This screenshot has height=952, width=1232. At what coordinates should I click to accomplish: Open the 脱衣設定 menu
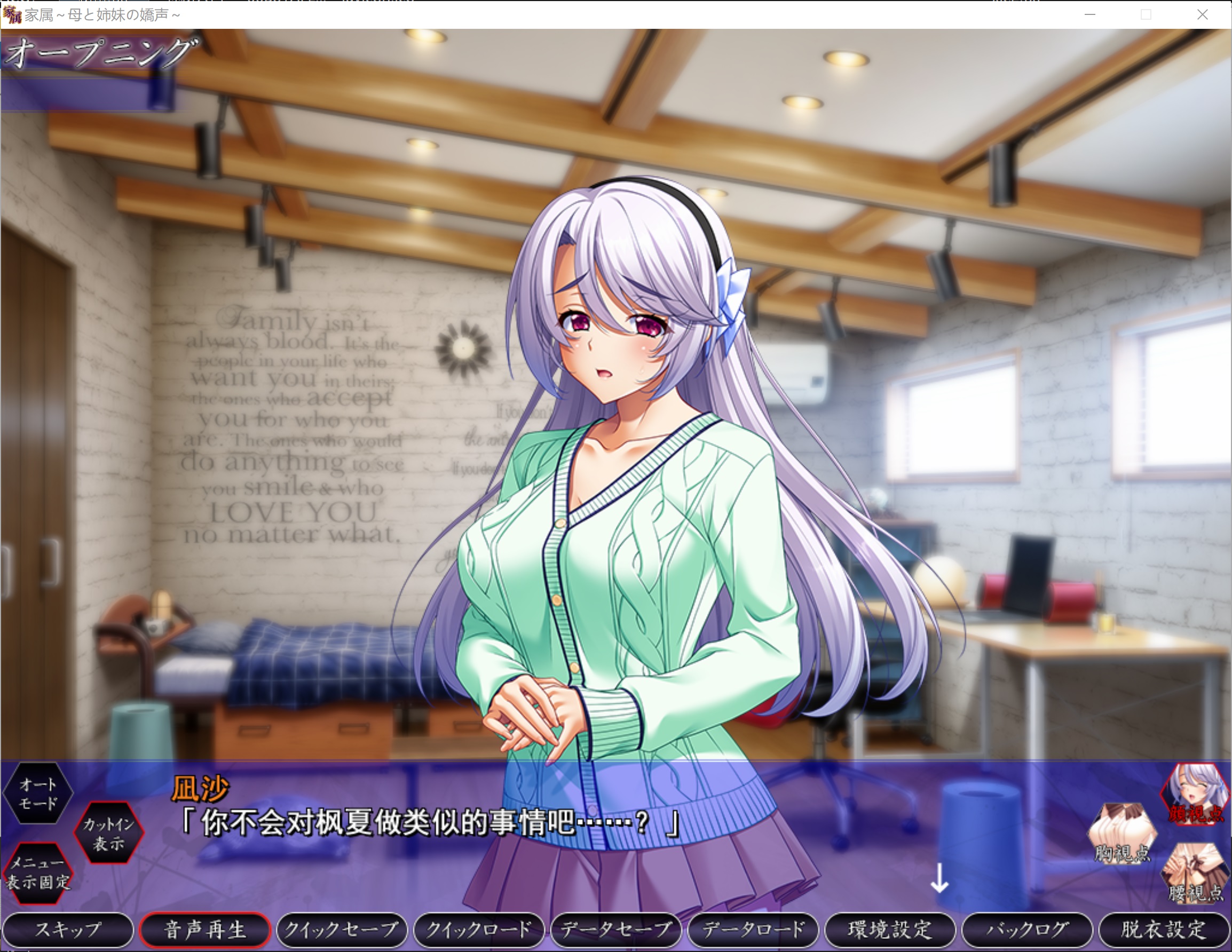1163,929
